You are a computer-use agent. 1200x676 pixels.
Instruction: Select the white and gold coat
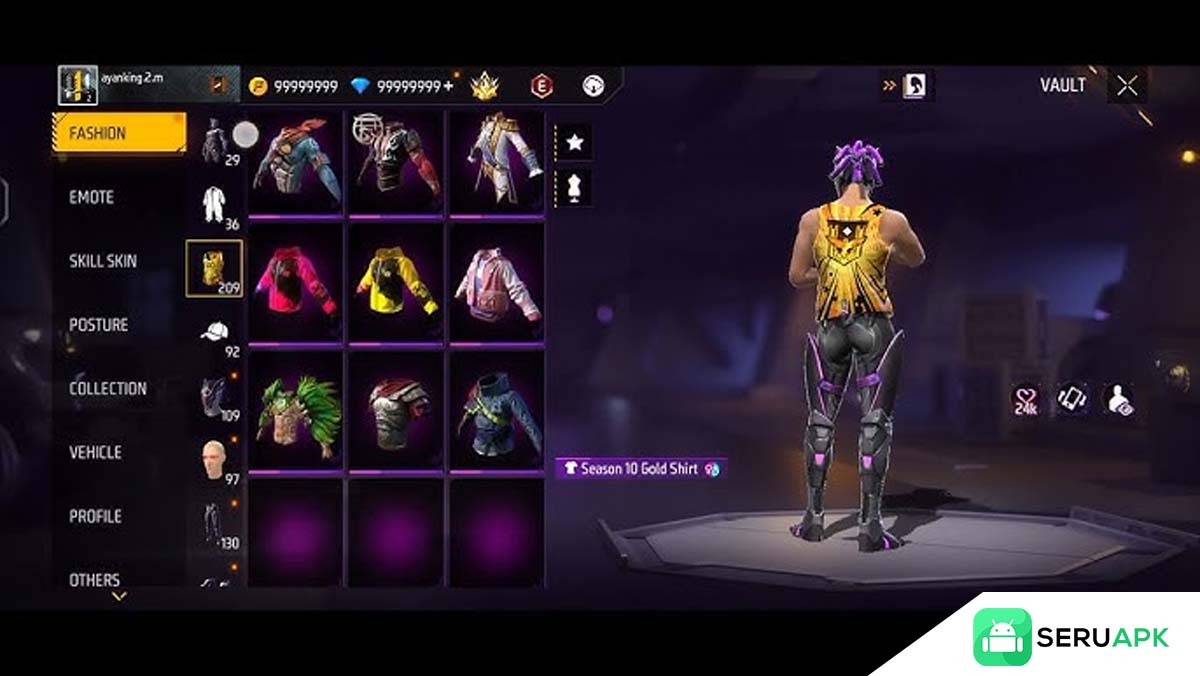click(497, 160)
